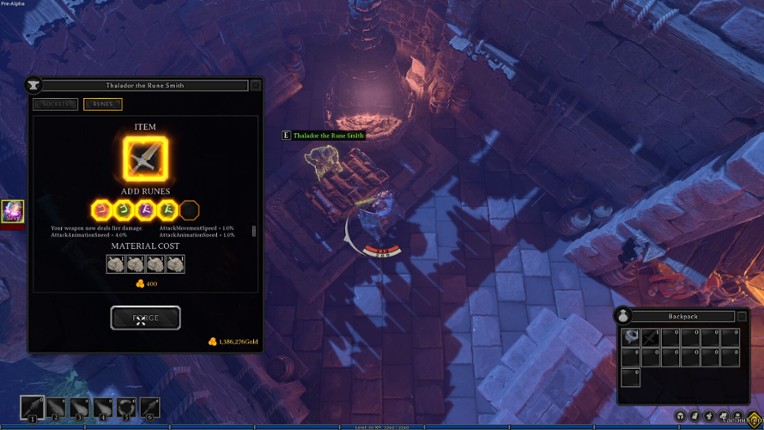Choose the purple rune
The image size is (764, 430).
(145, 210)
